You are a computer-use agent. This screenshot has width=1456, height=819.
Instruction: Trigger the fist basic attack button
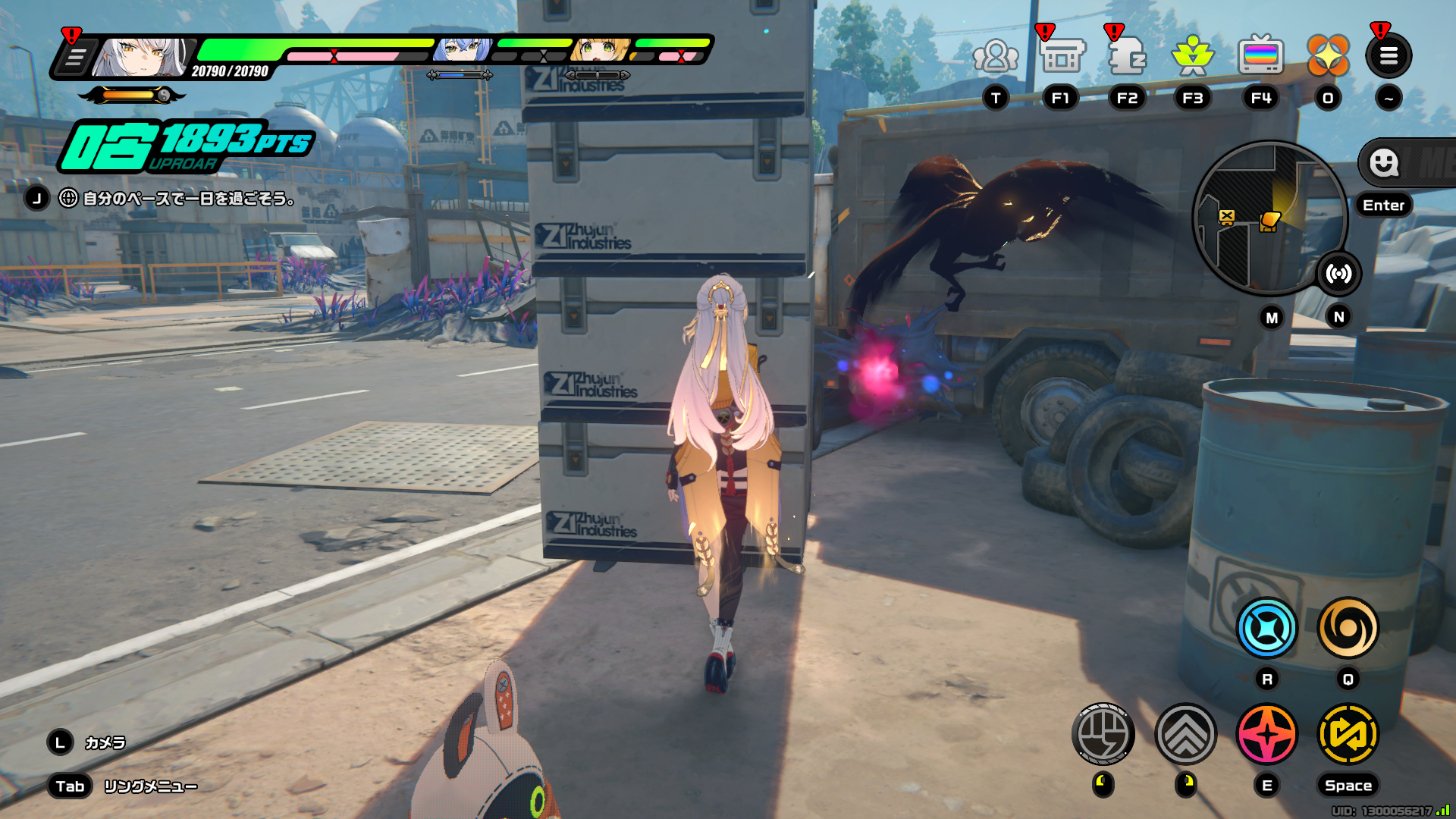[x=1103, y=734]
